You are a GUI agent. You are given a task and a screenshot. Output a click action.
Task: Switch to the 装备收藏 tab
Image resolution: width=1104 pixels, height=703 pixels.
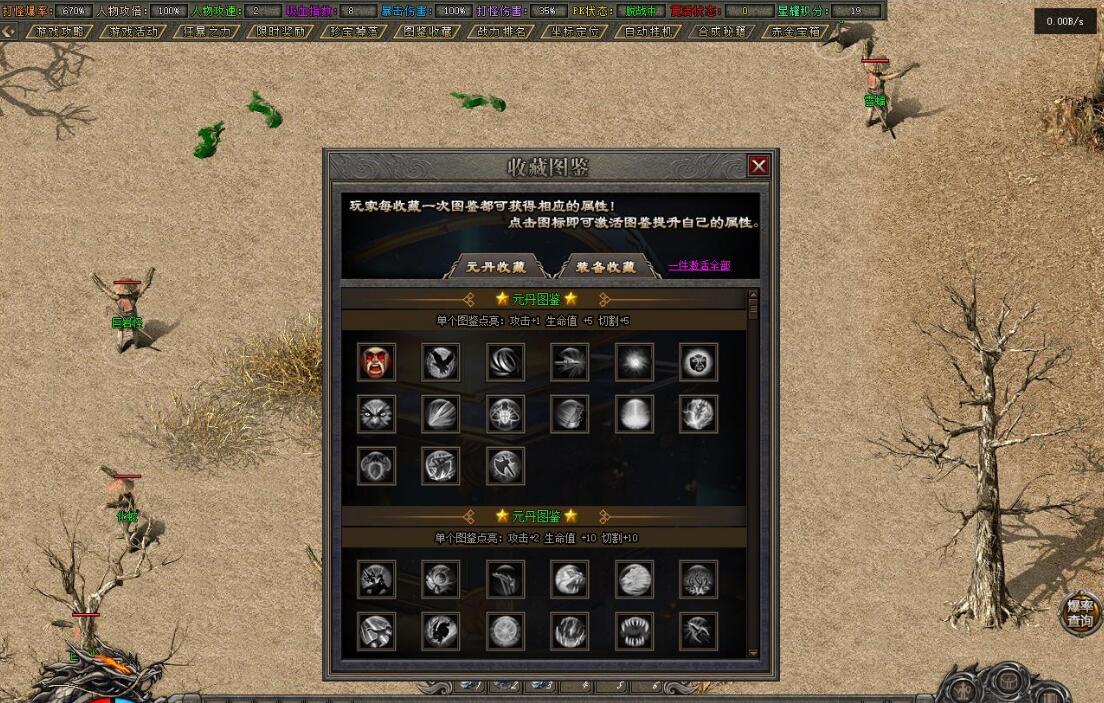[607, 267]
